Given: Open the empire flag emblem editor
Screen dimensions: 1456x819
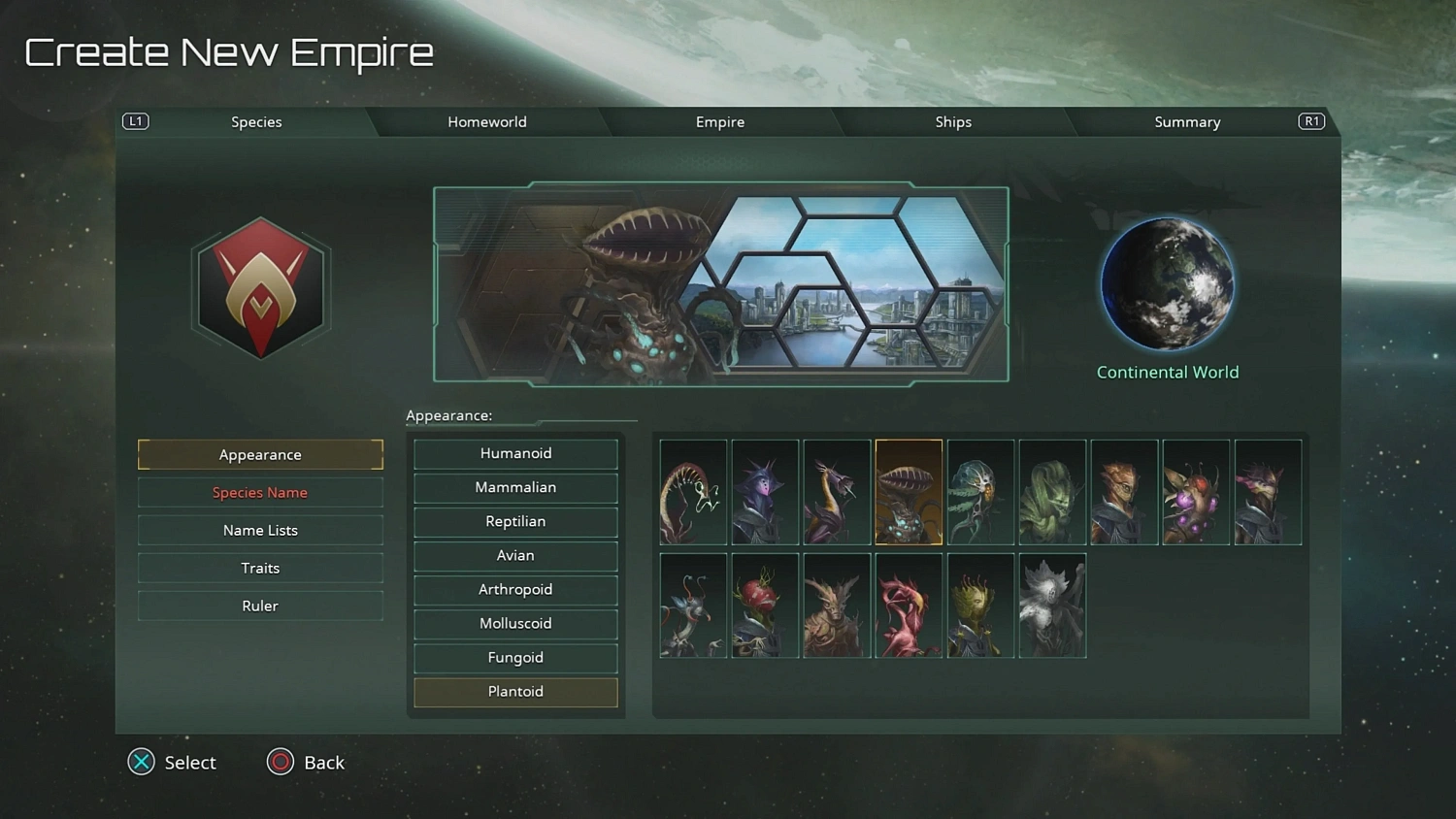Looking at the screenshot, I should point(260,286).
